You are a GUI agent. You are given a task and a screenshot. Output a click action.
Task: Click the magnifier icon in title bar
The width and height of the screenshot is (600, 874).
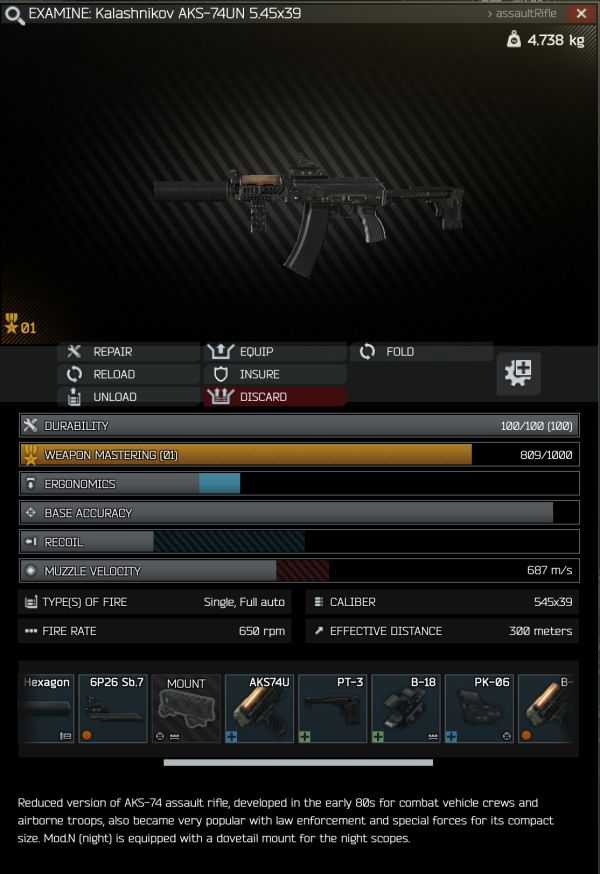[x=14, y=14]
